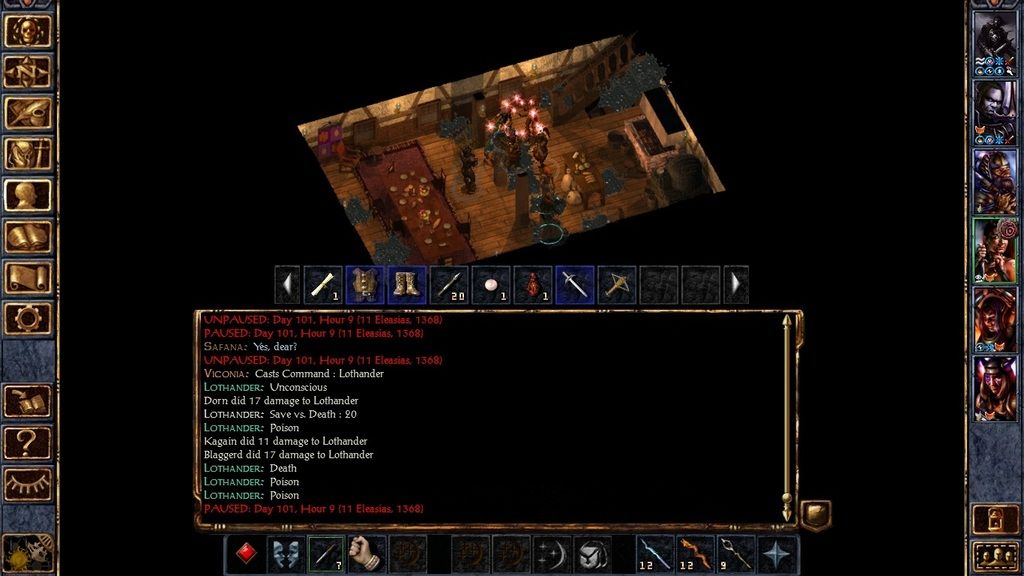
Task: Choose the crossbow in the item bar
Action: [x=617, y=285]
